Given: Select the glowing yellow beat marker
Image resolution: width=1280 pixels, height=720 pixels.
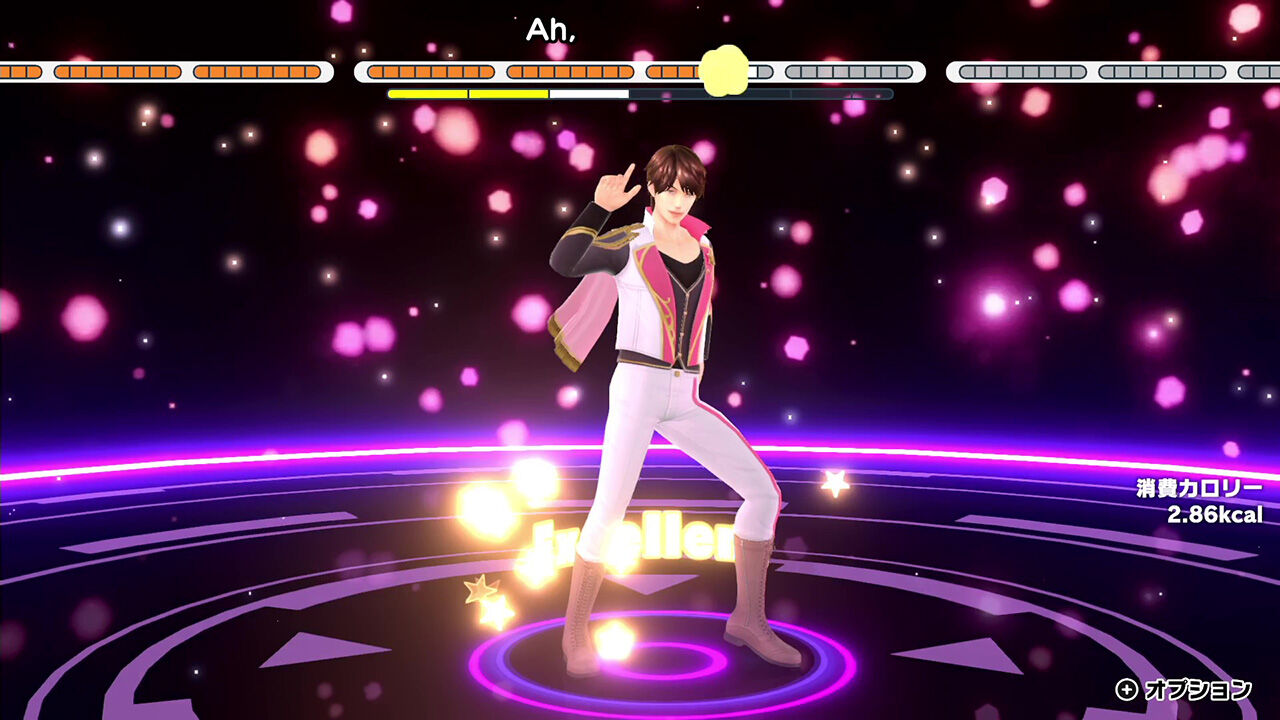Looking at the screenshot, I should click(723, 68).
